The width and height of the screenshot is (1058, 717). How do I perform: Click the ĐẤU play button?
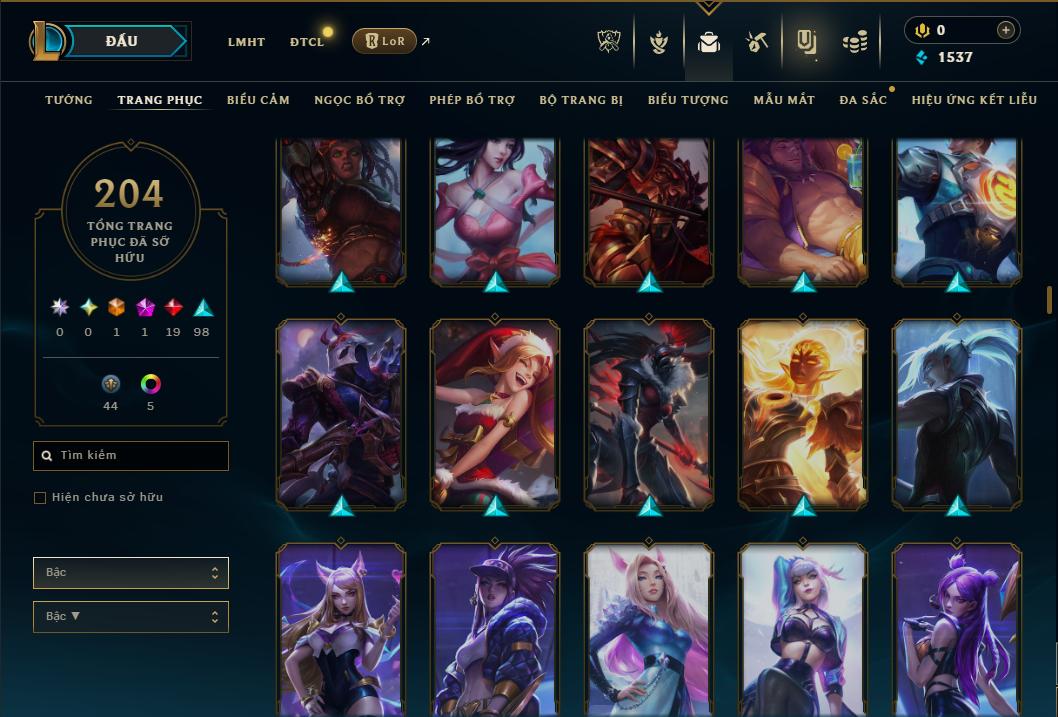121,41
